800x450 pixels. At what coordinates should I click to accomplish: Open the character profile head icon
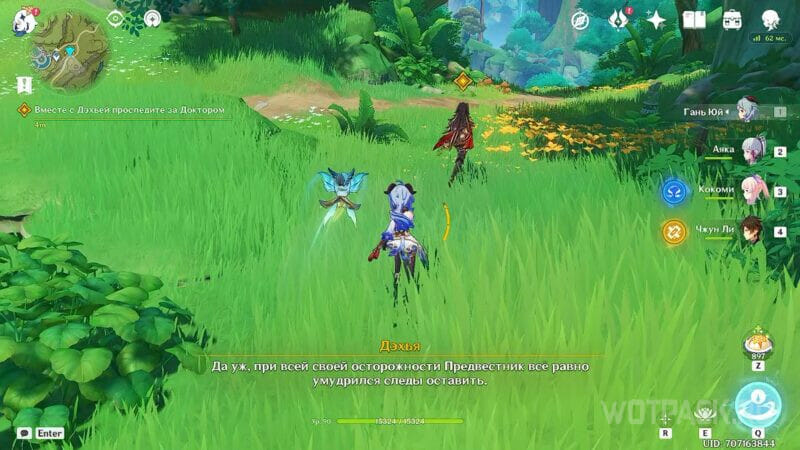click(x=771, y=20)
